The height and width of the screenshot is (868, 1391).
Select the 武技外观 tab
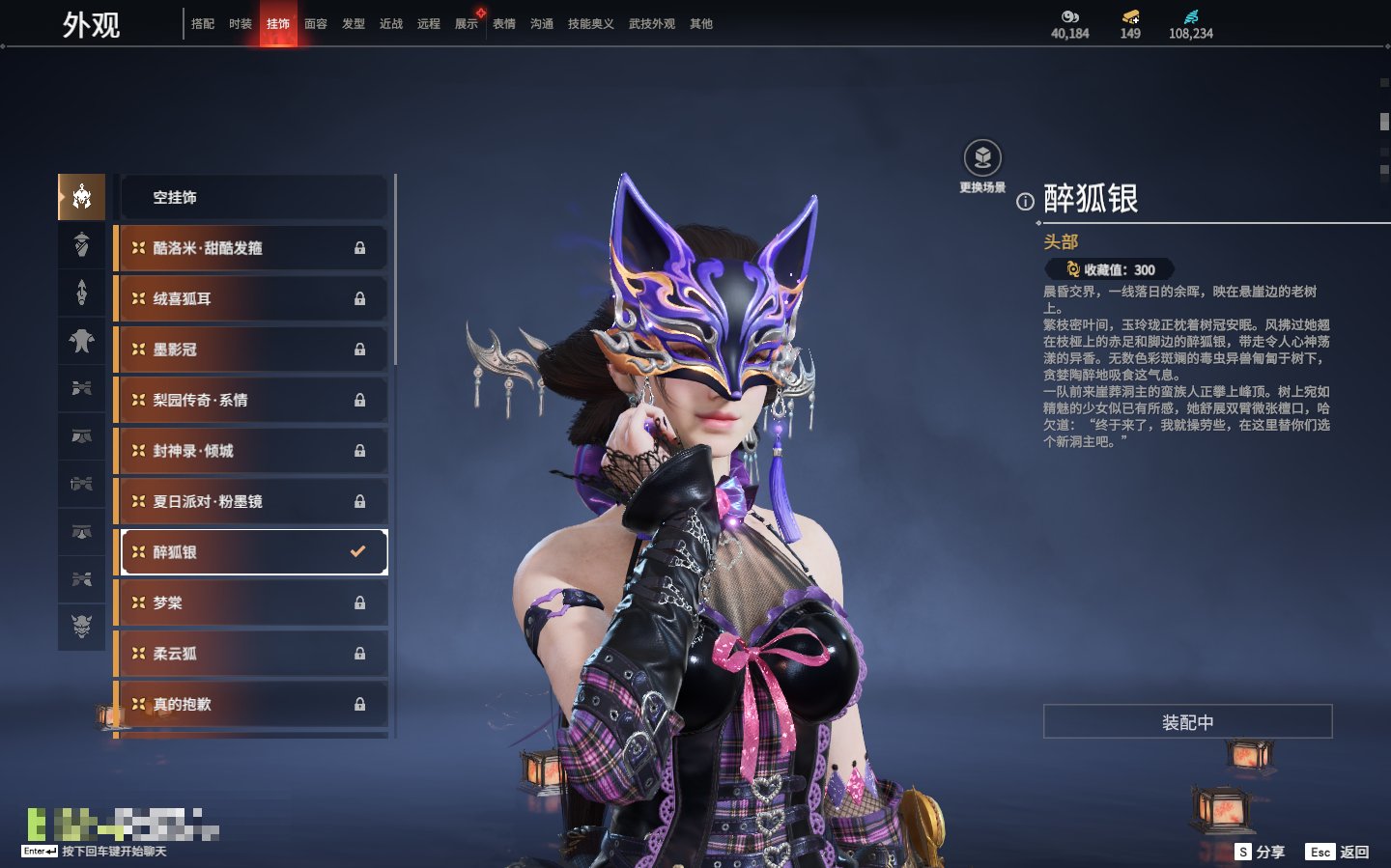tap(652, 24)
